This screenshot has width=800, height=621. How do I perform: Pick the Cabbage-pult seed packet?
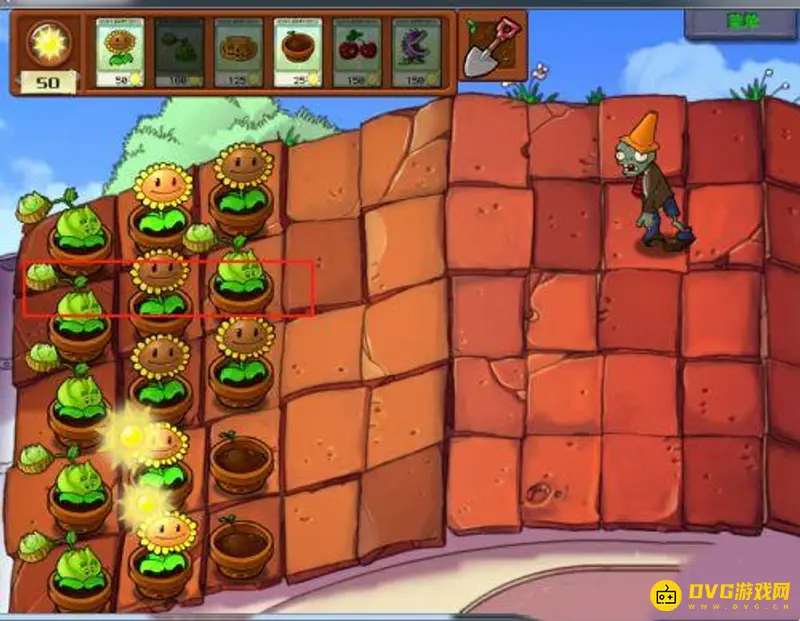(x=179, y=52)
